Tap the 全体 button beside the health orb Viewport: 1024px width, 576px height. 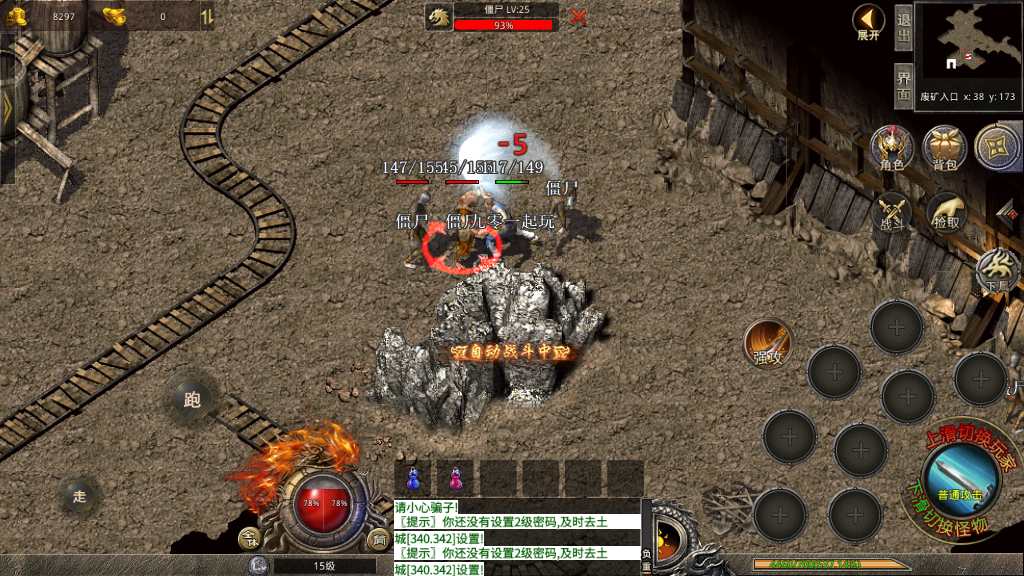(x=249, y=539)
